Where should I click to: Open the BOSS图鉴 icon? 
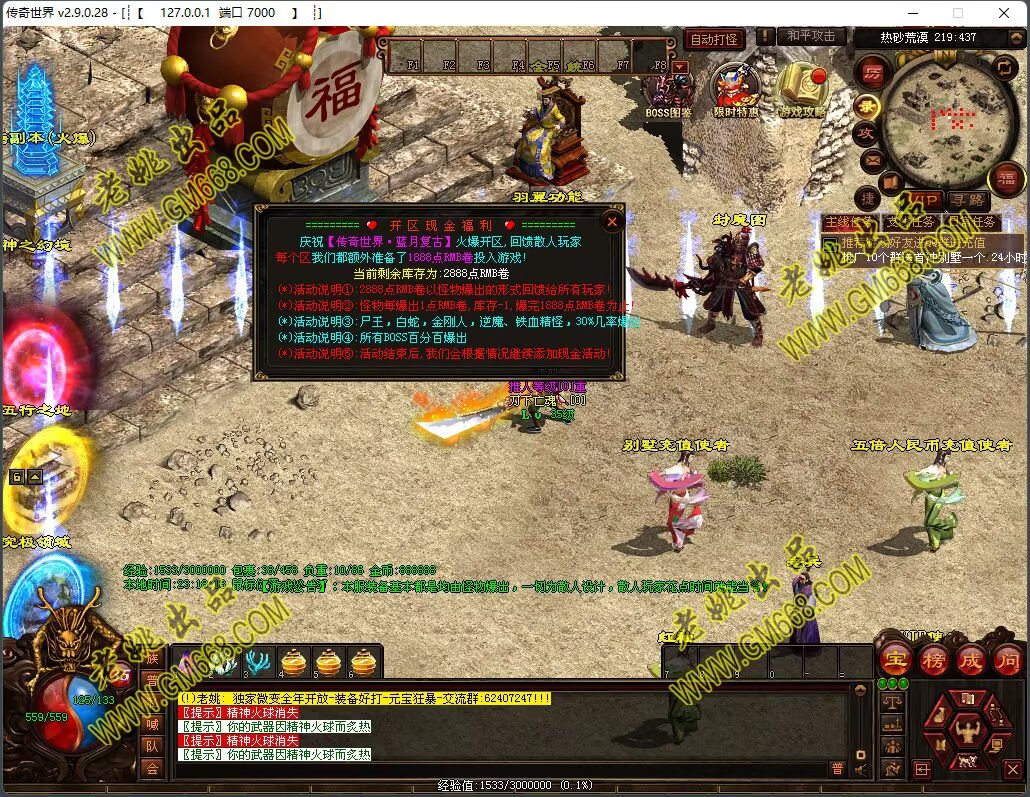669,90
